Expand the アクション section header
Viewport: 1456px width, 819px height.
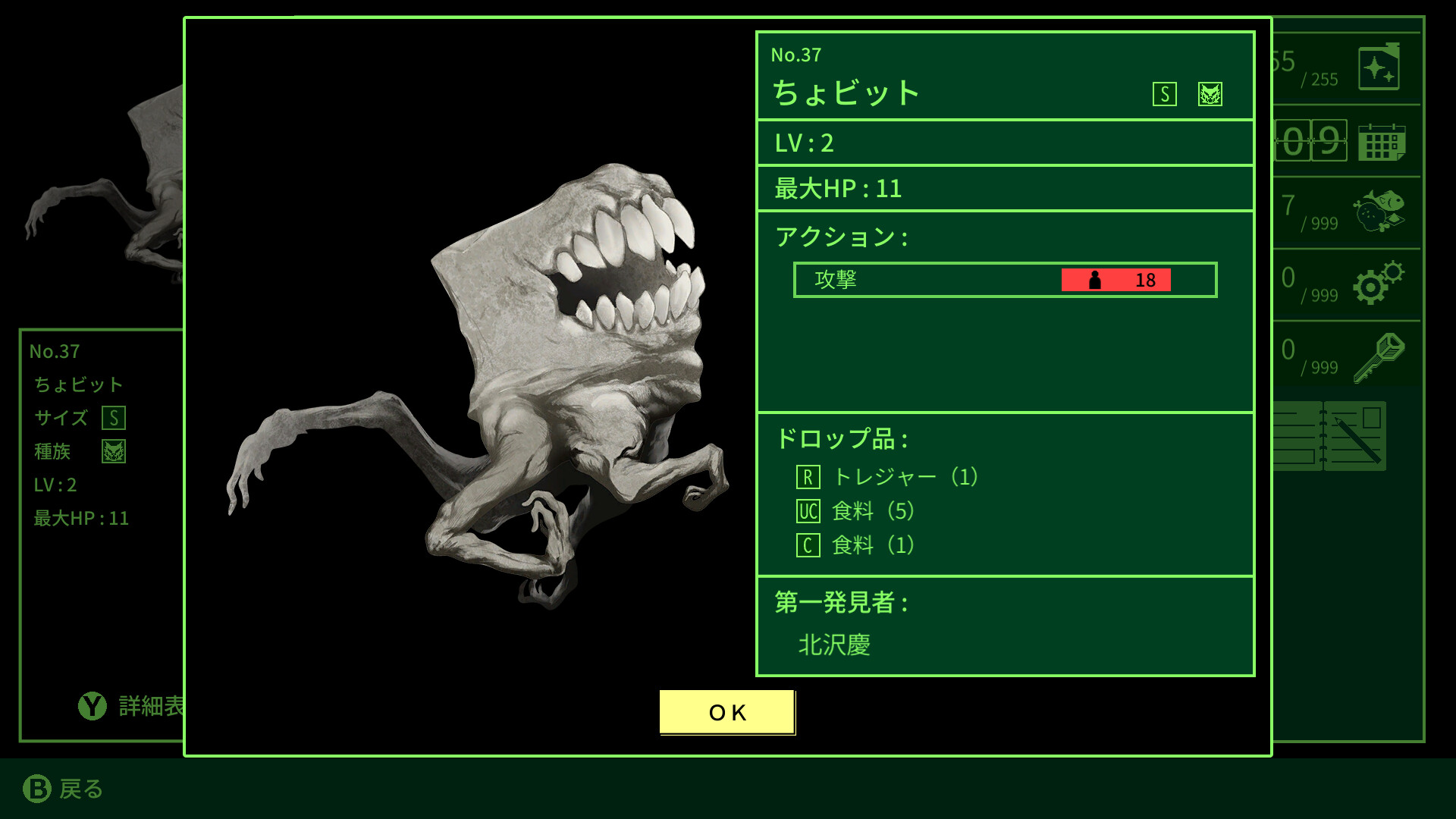(837, 237)
